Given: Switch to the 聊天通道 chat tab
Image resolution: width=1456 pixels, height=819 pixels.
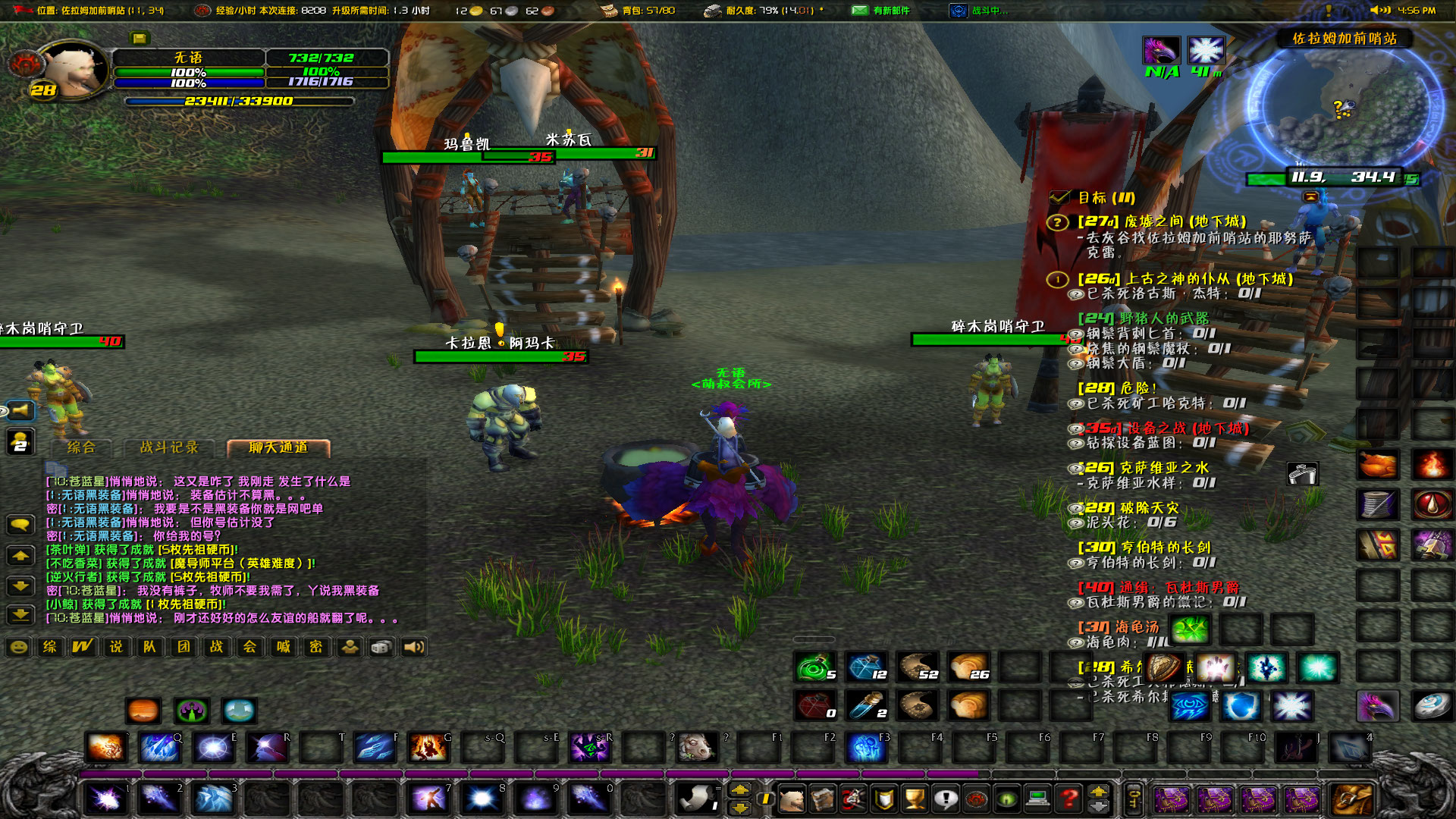Looking at the screenshot, I should click(x=277, y=448).
